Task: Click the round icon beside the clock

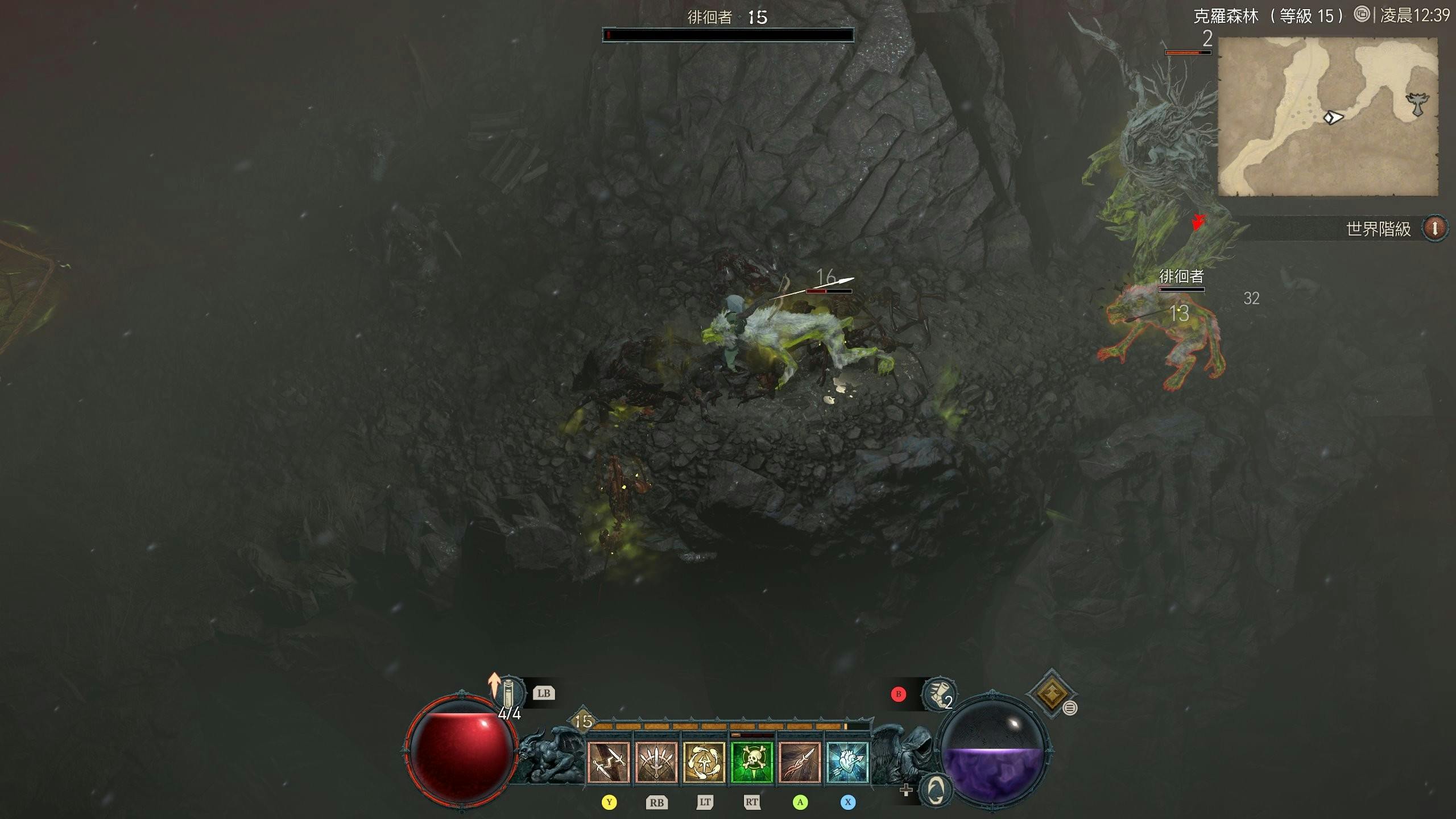Action: click(1362, 14)
